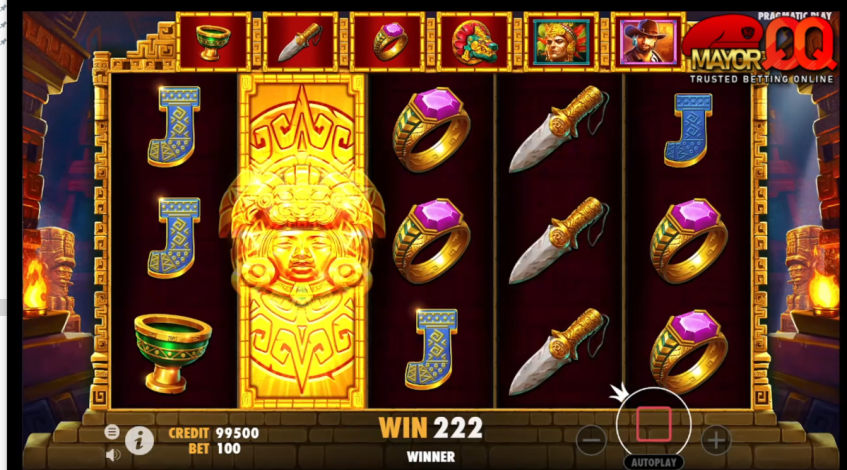
Task: Stop the spin with the red square button
Action: point(653,424)
